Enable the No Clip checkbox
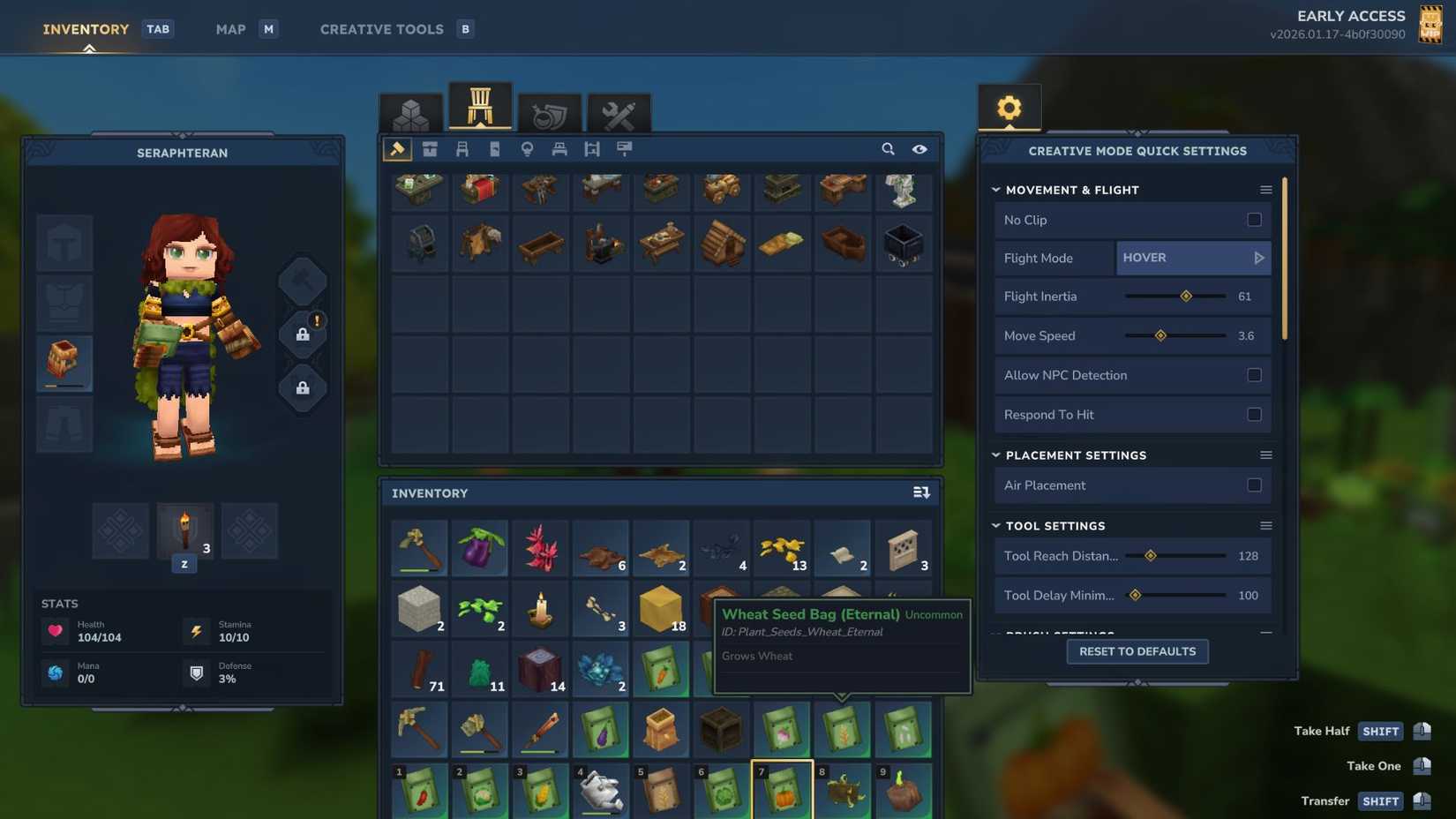 click(x=1255, y=220)
